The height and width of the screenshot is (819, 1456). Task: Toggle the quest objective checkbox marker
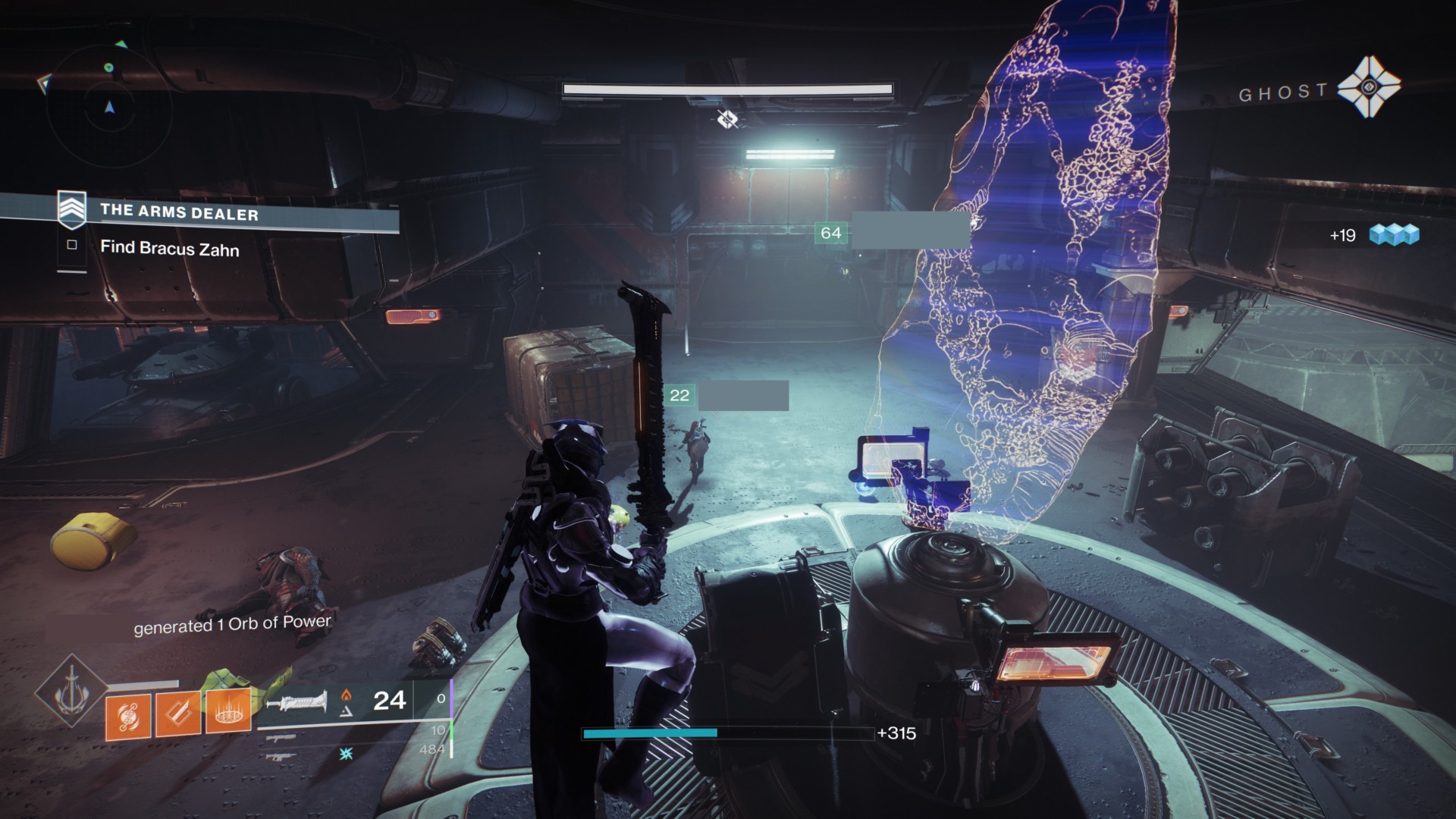pyautogui.click(x=72, y=245)
